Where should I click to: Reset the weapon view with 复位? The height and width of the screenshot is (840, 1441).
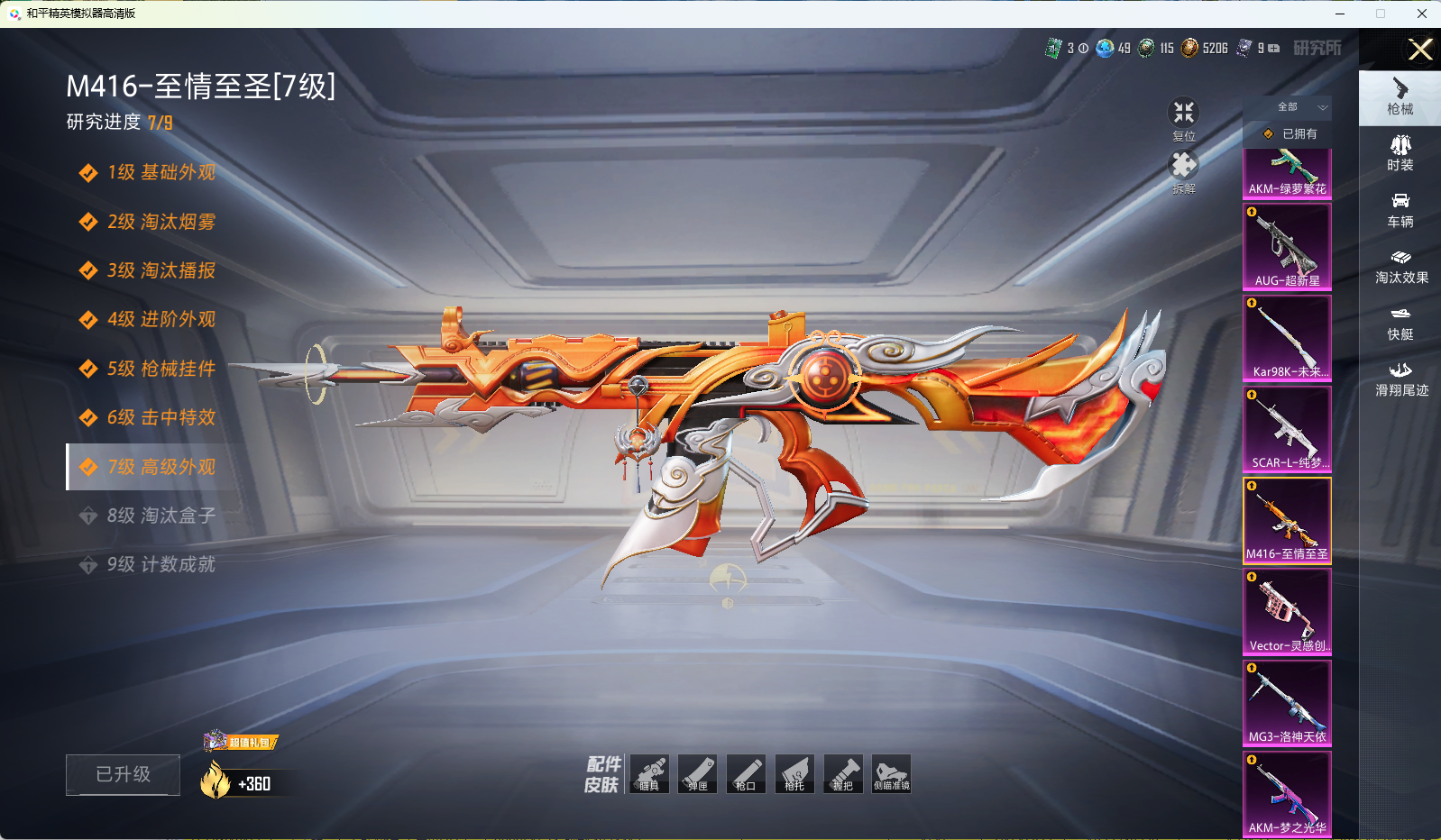1183,119
